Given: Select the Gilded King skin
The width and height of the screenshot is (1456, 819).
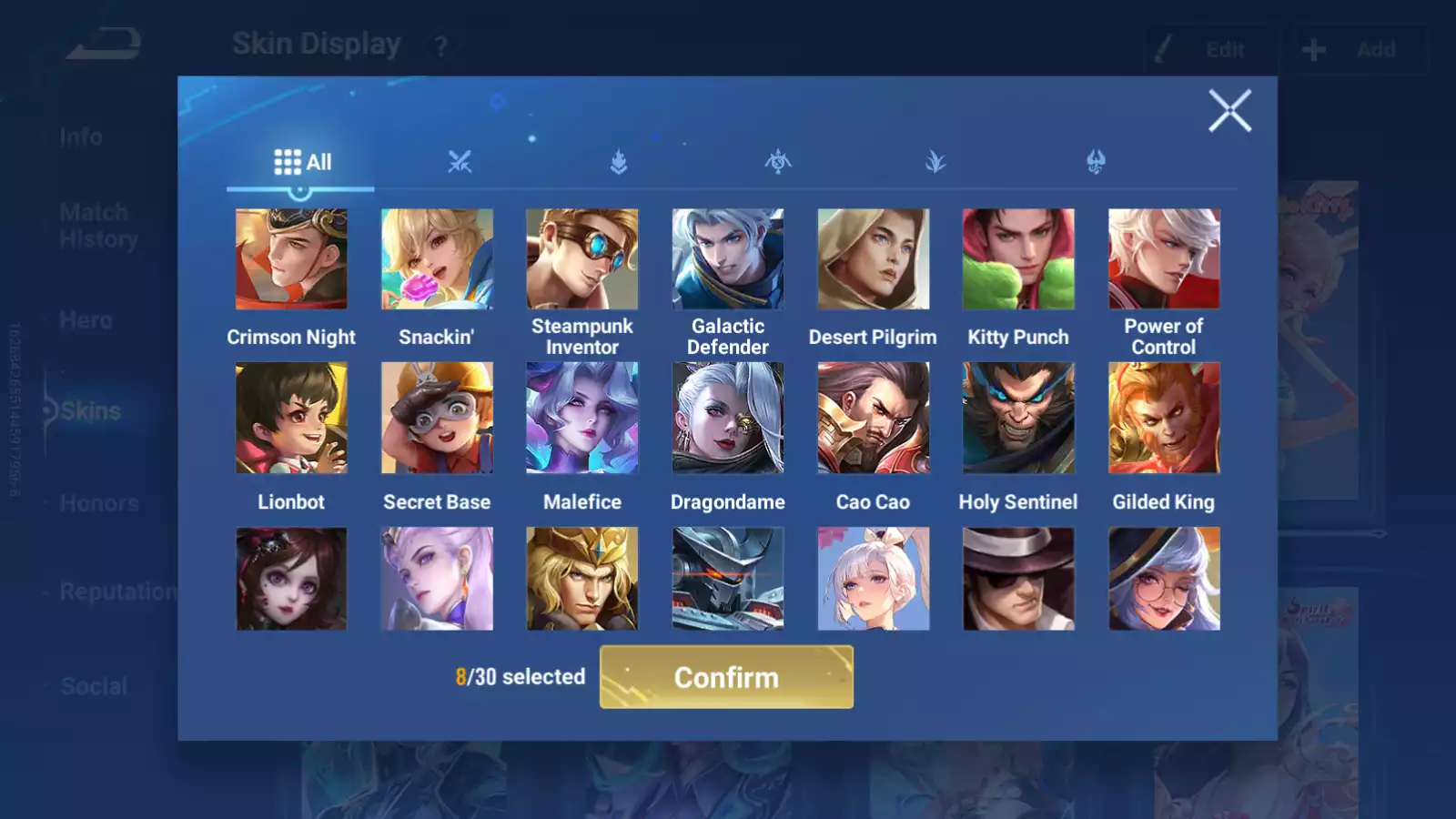Looking at the screenshot, I should click(x=1164, y=418).
